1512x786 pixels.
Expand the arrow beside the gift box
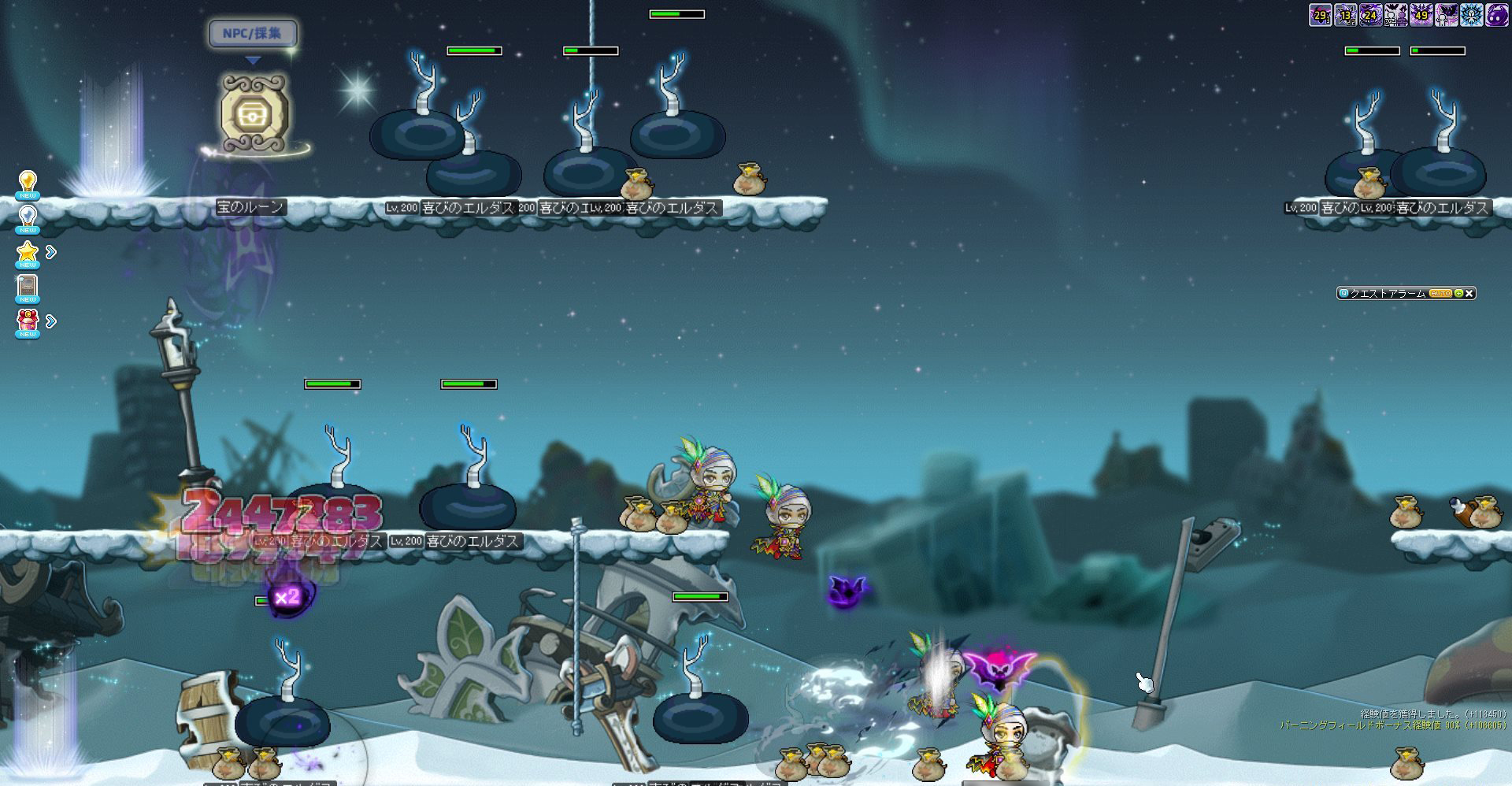pos(51,321)
